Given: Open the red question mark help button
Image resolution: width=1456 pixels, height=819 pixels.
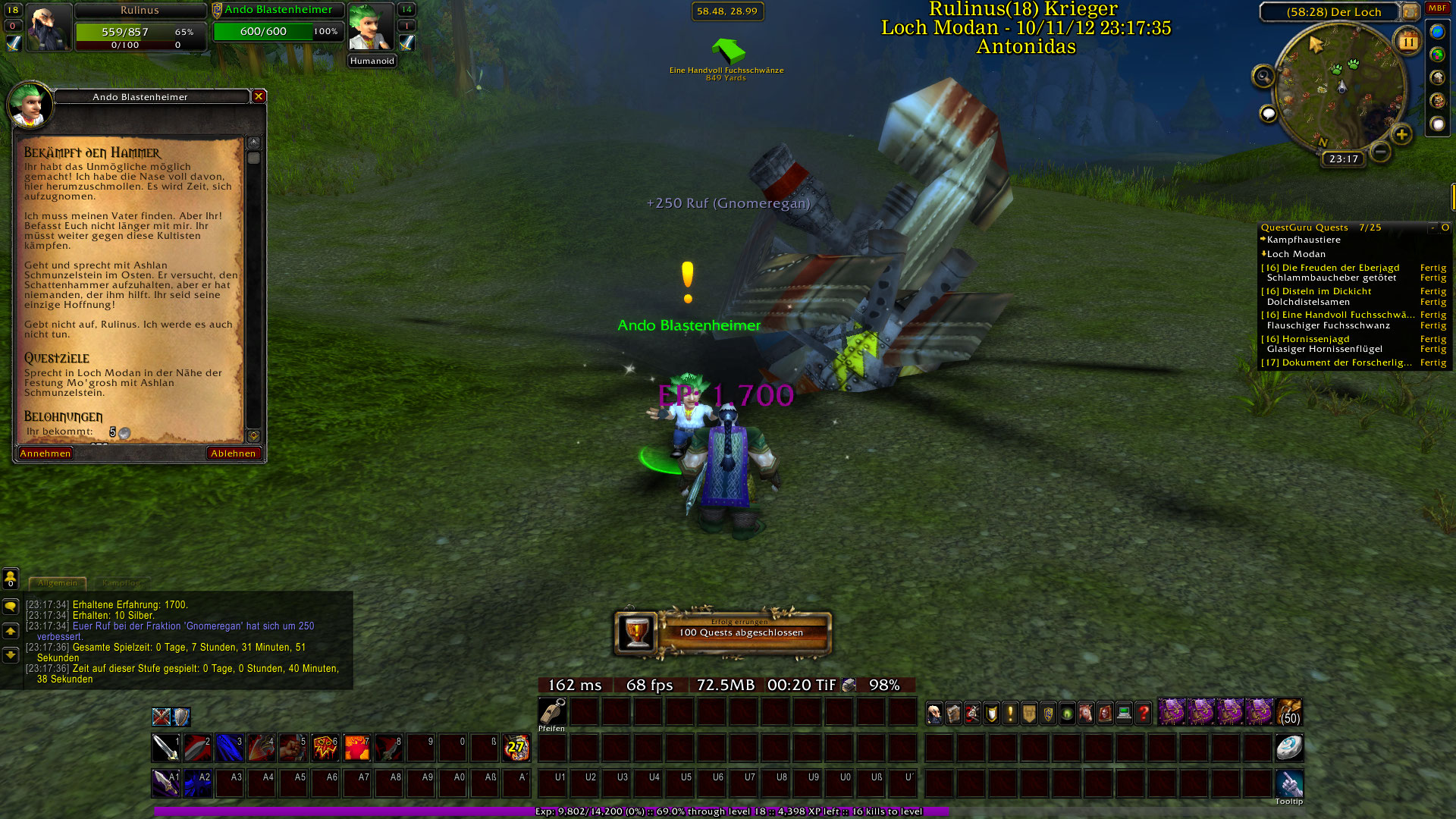Looking at the screenshot, I should click(1144, 713).
